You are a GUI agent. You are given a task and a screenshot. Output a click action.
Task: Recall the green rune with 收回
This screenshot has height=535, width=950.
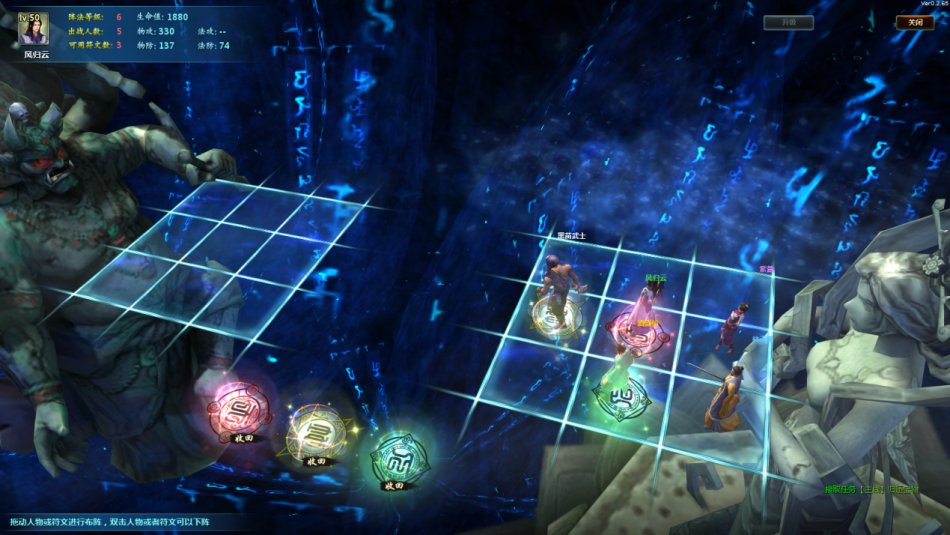[393, 485]
